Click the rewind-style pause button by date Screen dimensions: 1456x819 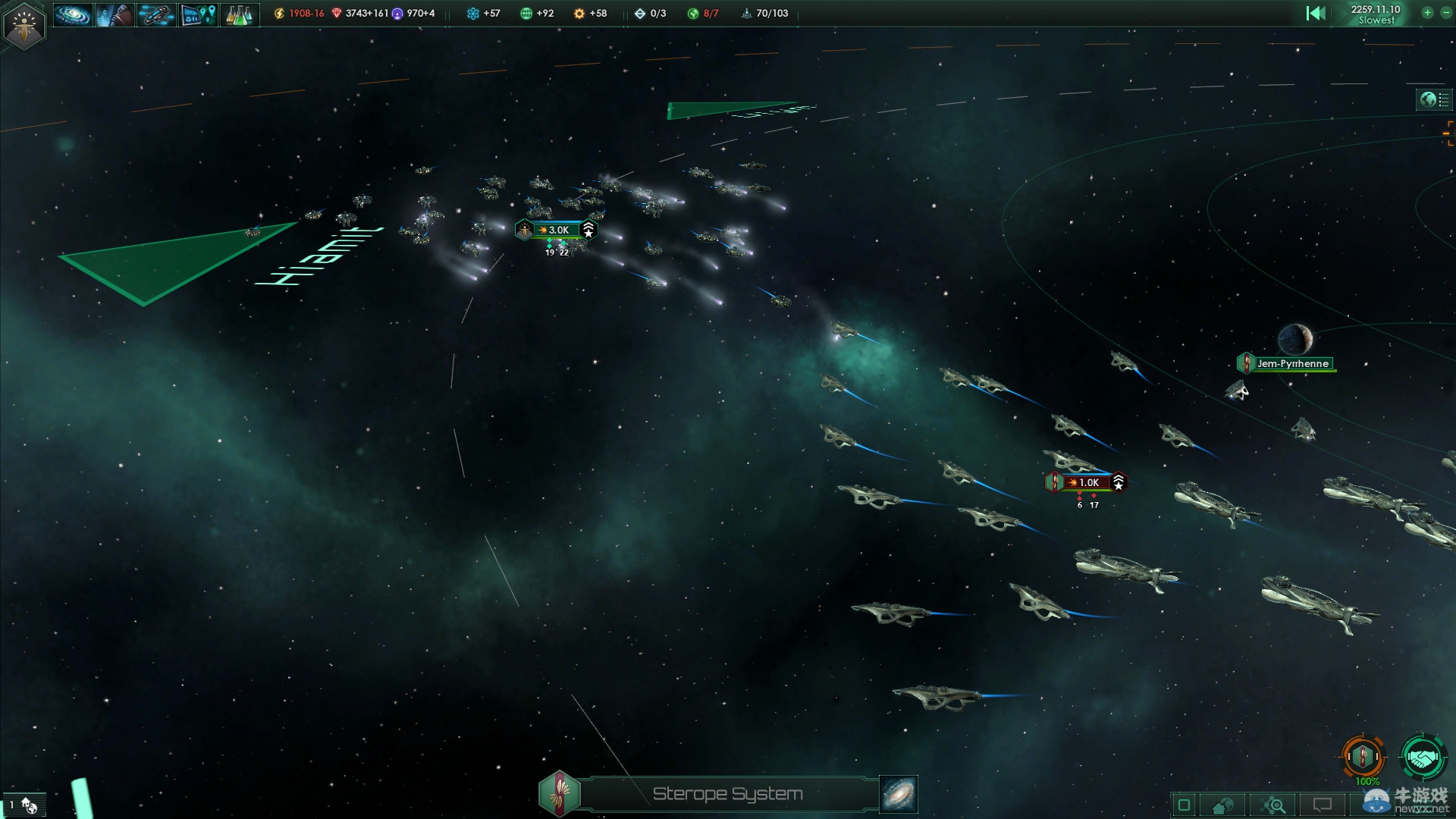(1316, 13)
